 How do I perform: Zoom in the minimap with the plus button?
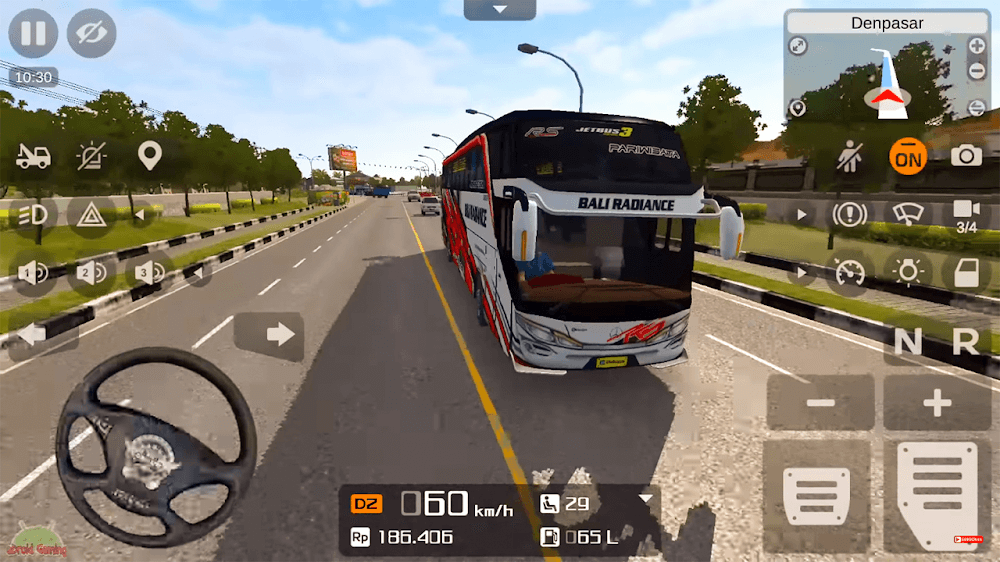point(976,46)
